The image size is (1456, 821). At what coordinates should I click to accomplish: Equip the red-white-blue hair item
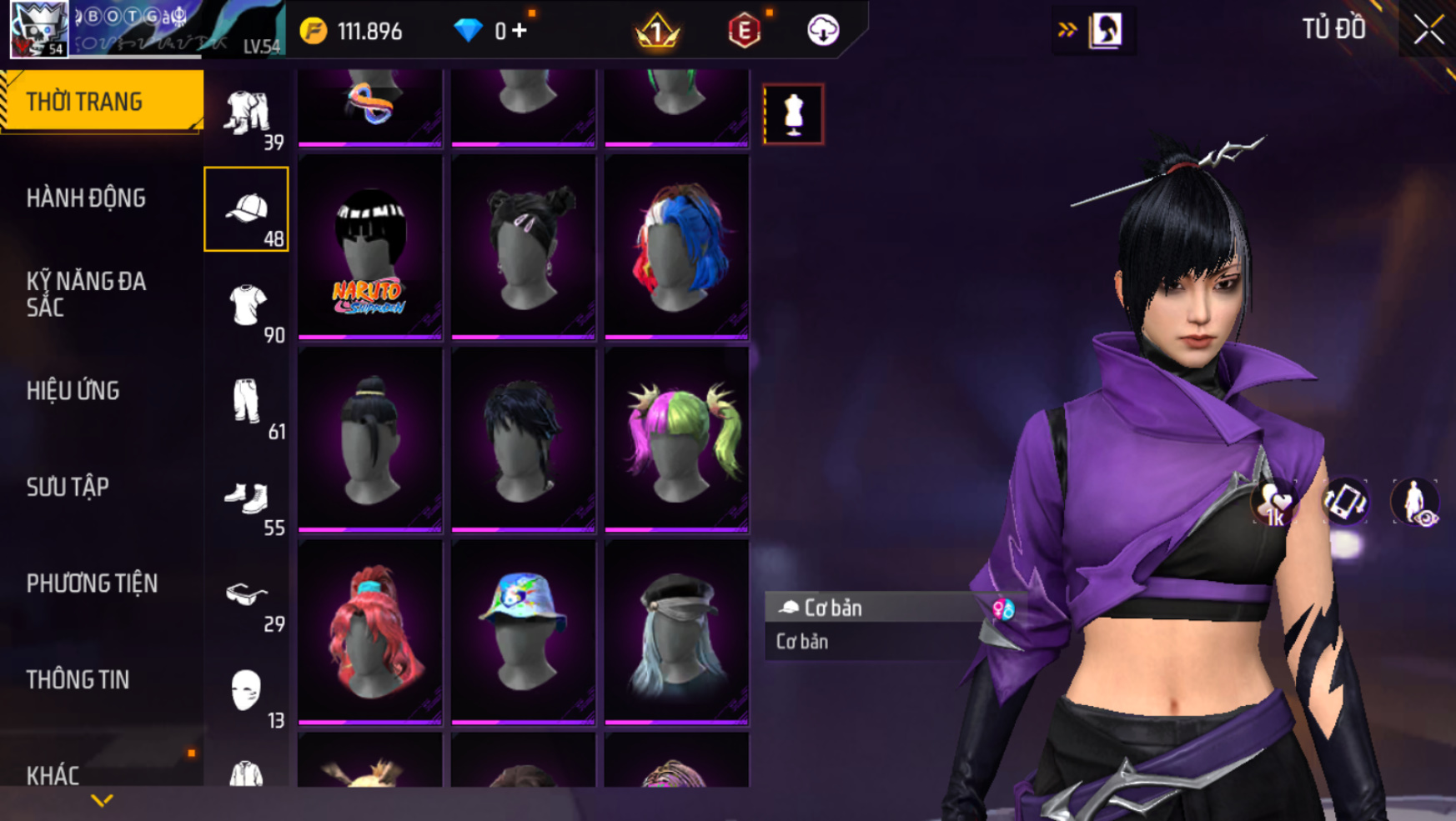pos(676,248)
